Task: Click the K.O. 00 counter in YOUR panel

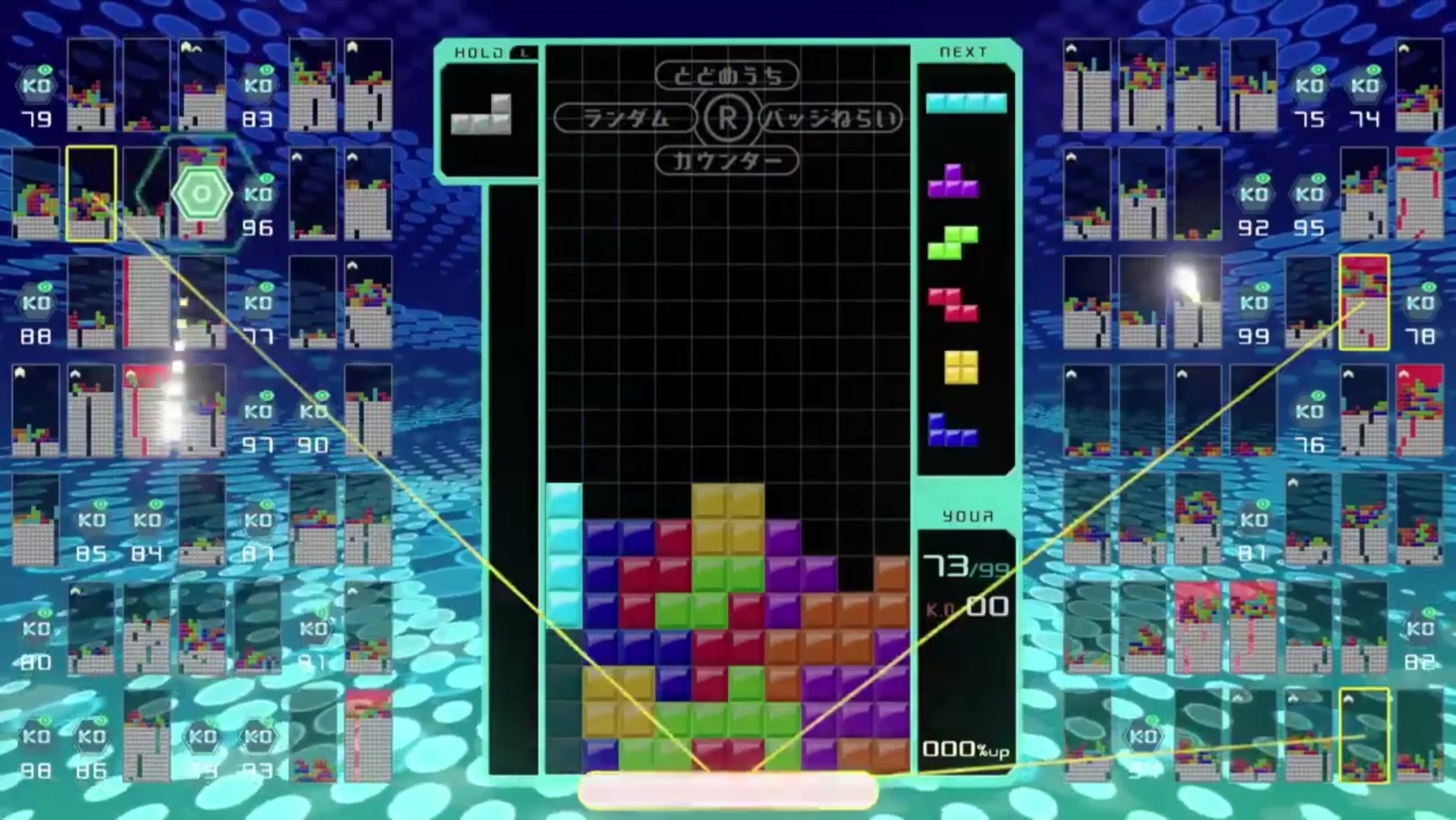Action: click(969, 607)
